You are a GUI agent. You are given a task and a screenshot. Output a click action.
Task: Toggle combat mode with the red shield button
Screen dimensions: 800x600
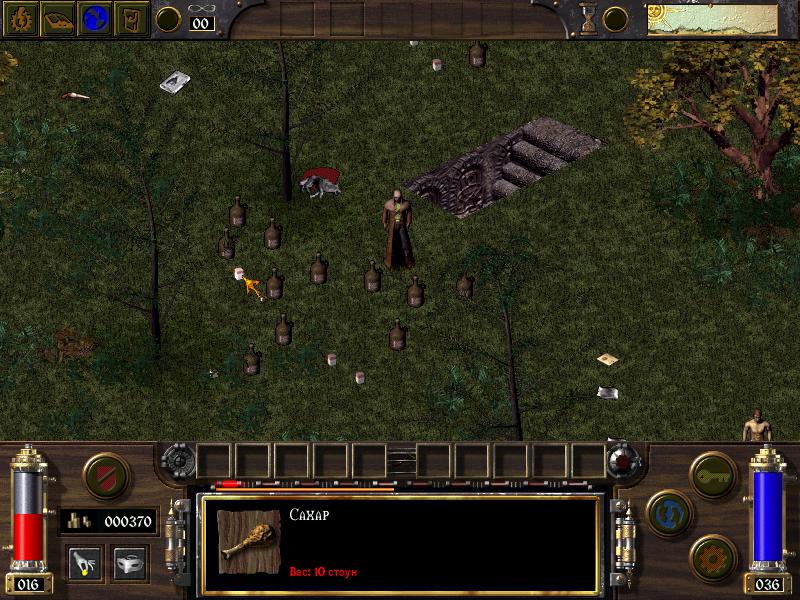[103, 475]
